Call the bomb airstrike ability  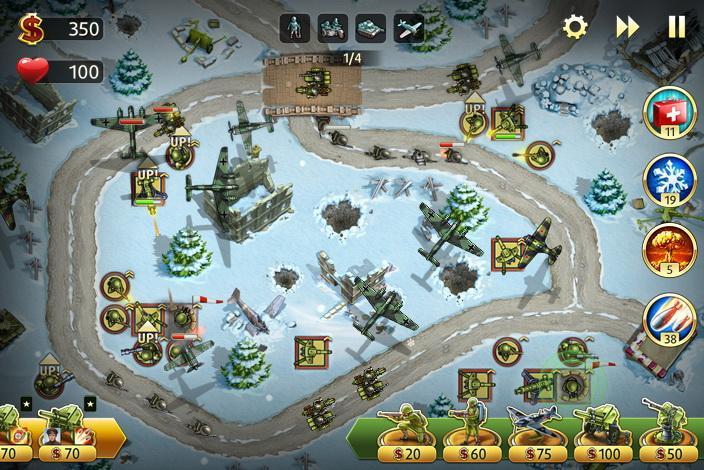[669, 316]
